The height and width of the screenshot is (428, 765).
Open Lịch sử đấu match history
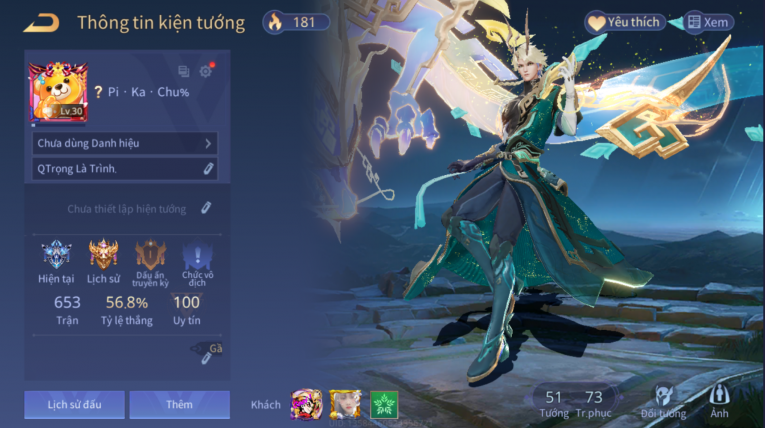(x=75, y=404)
